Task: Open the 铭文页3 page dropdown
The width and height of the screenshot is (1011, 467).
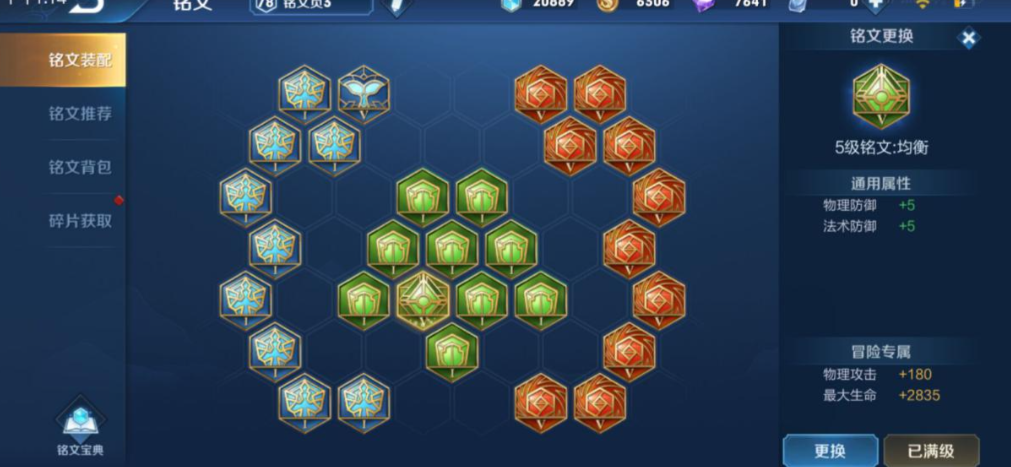Action: (x=311, y=5)
